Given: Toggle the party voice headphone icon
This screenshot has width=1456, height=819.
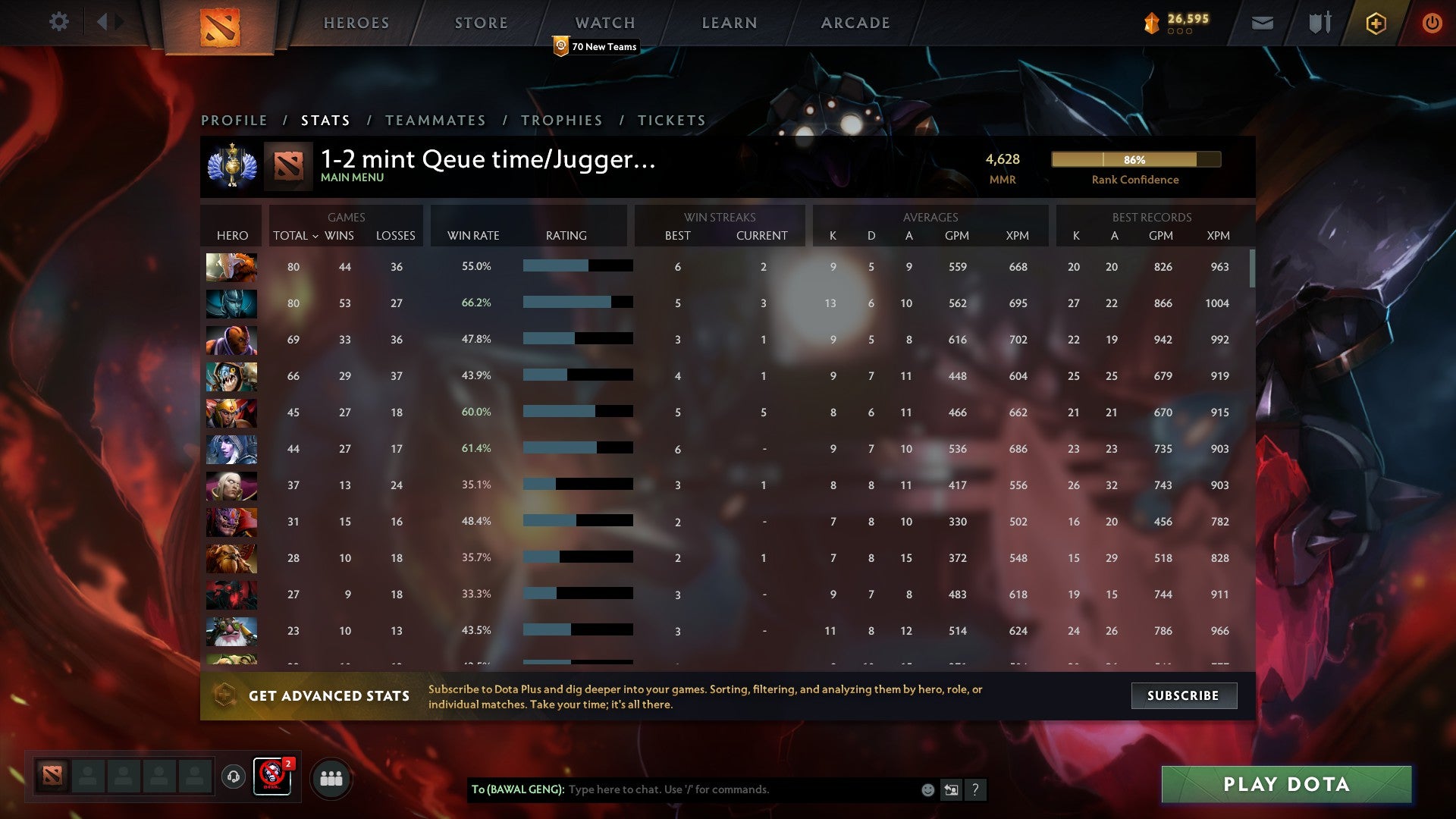Looking at the screenshot, I should pos(233,778).
